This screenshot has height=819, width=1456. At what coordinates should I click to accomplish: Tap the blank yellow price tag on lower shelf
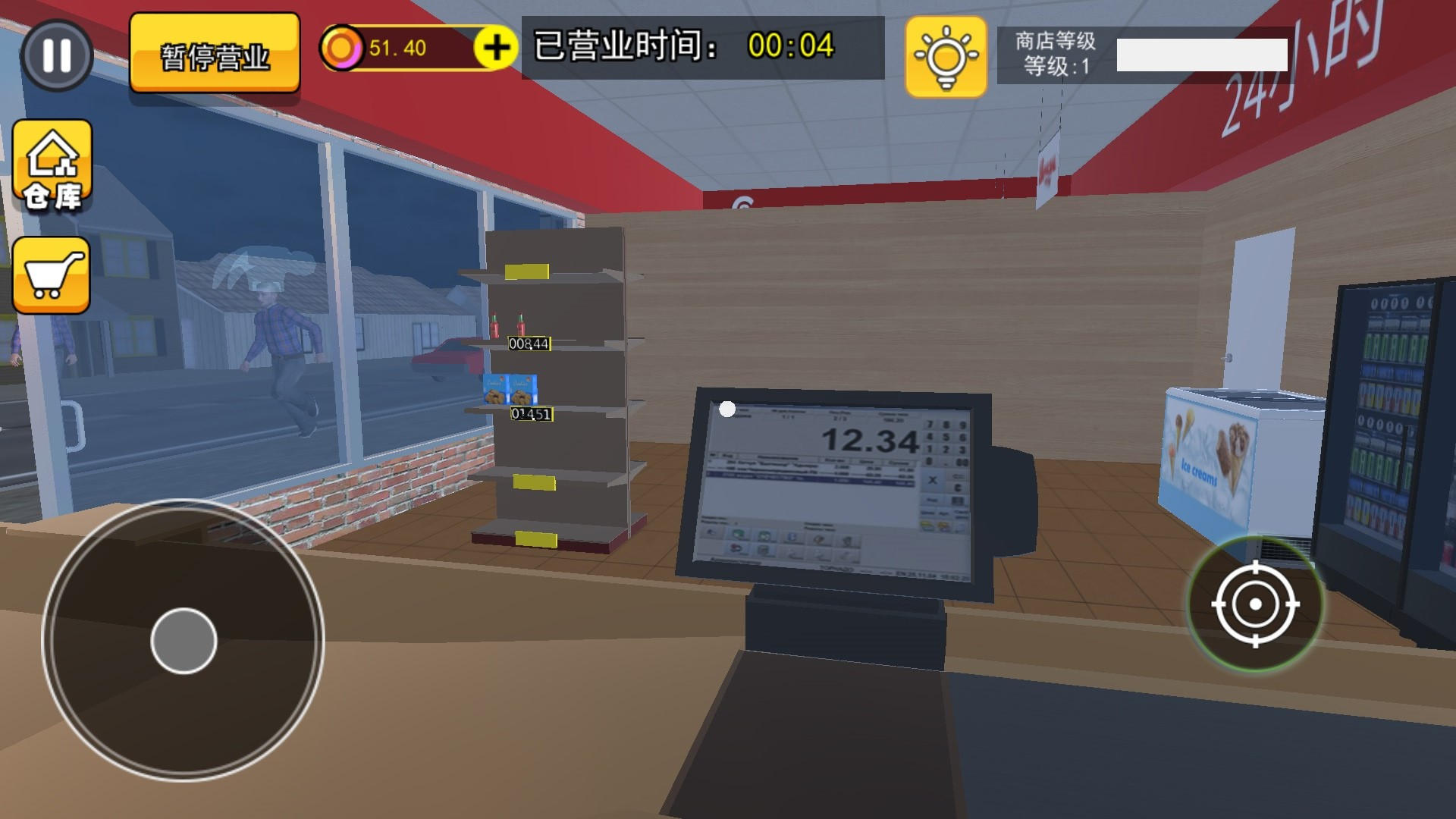534,481
